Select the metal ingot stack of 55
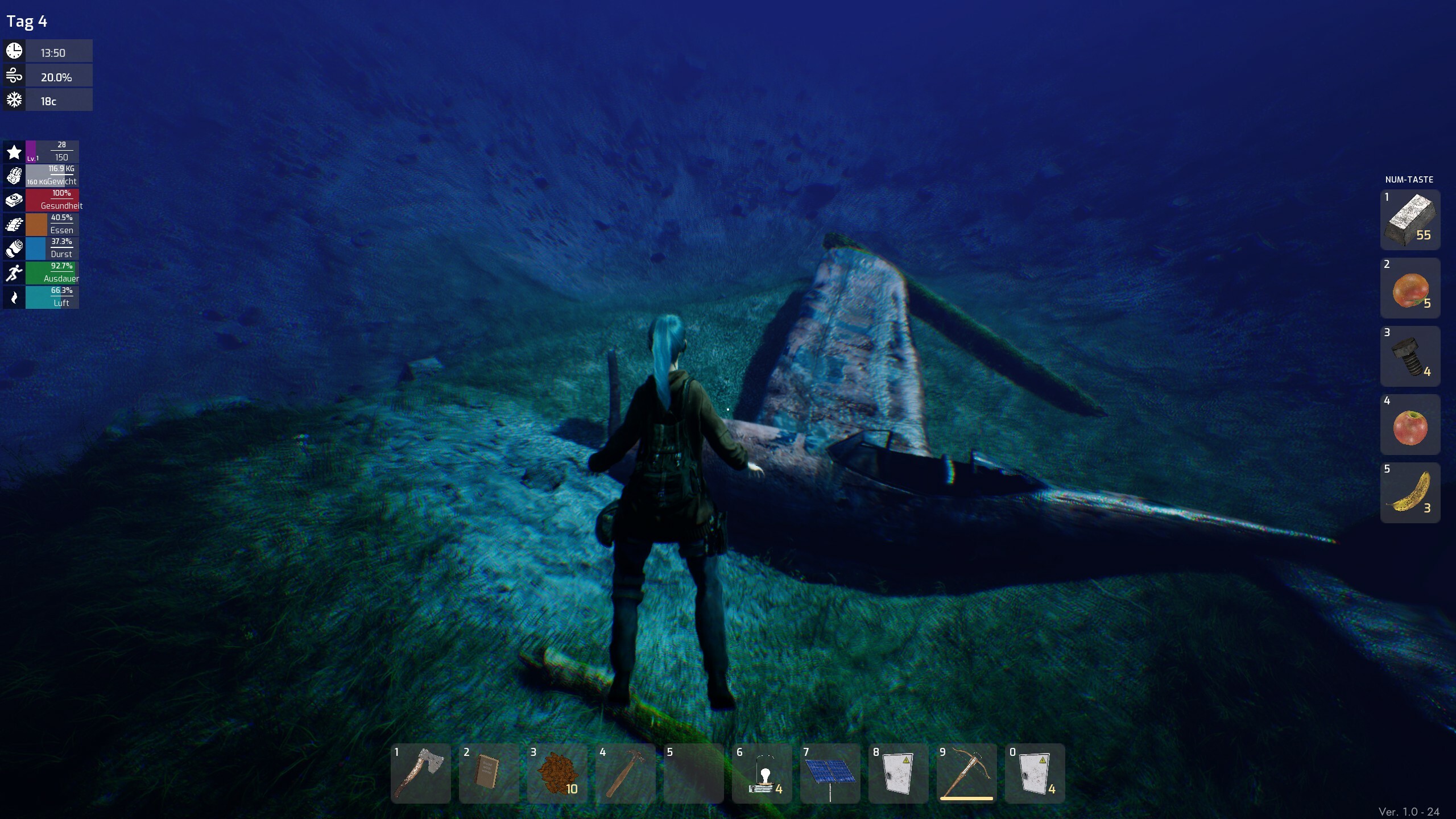Screen dimensions: 1456x819 coord(1410,220)
